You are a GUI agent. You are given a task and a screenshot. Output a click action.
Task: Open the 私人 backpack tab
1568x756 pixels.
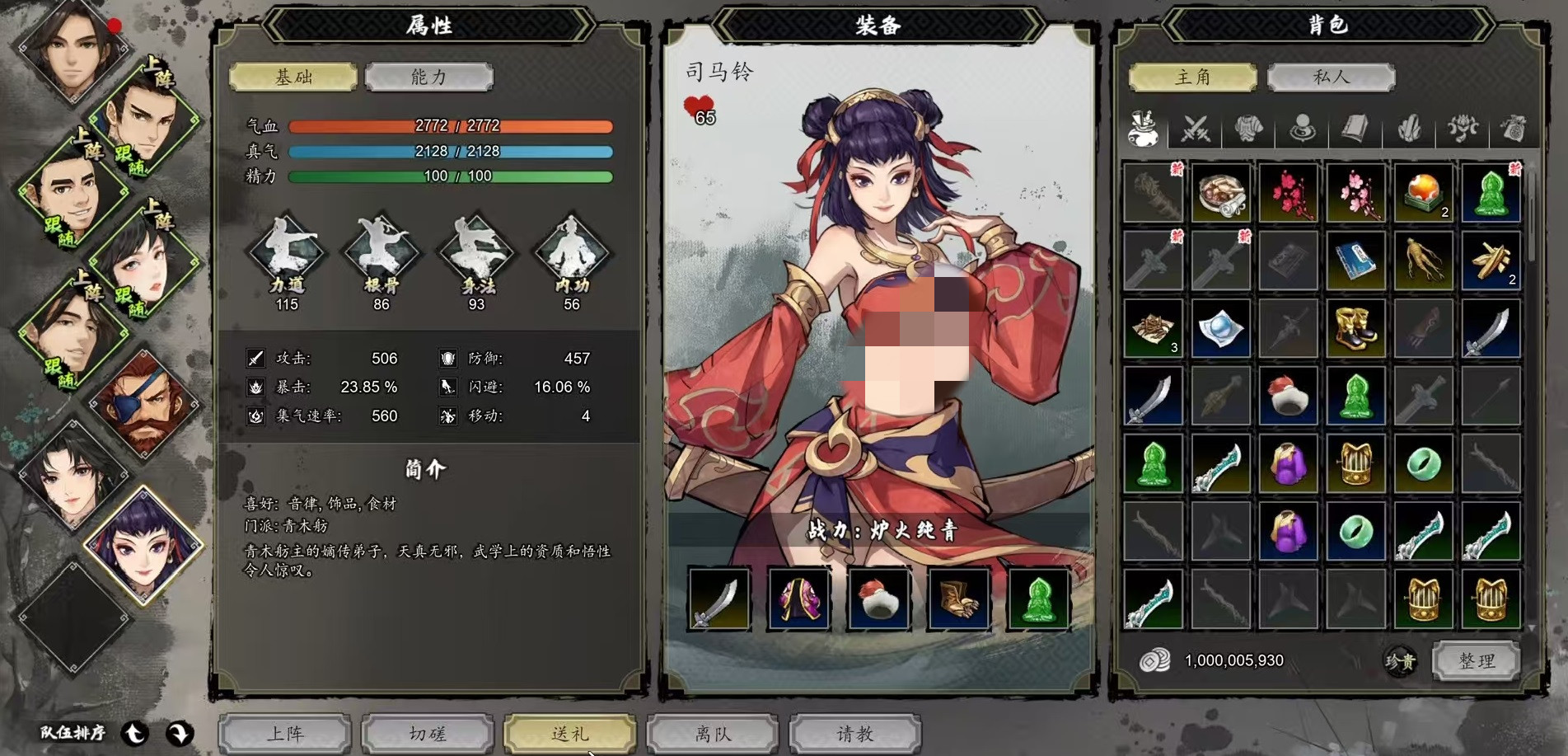point(1331,77)
